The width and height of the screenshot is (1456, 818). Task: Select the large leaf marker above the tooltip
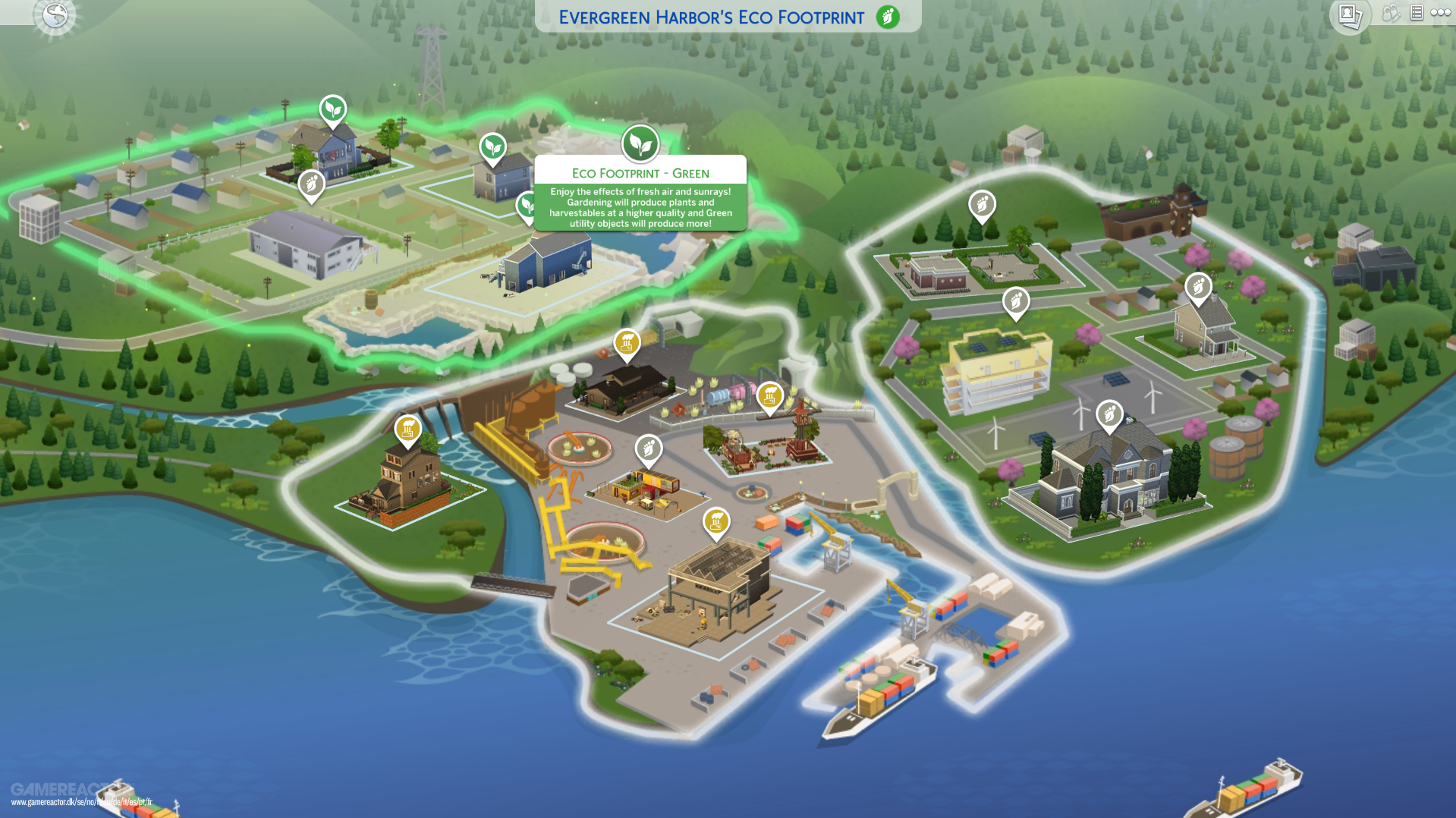[641, 143]
